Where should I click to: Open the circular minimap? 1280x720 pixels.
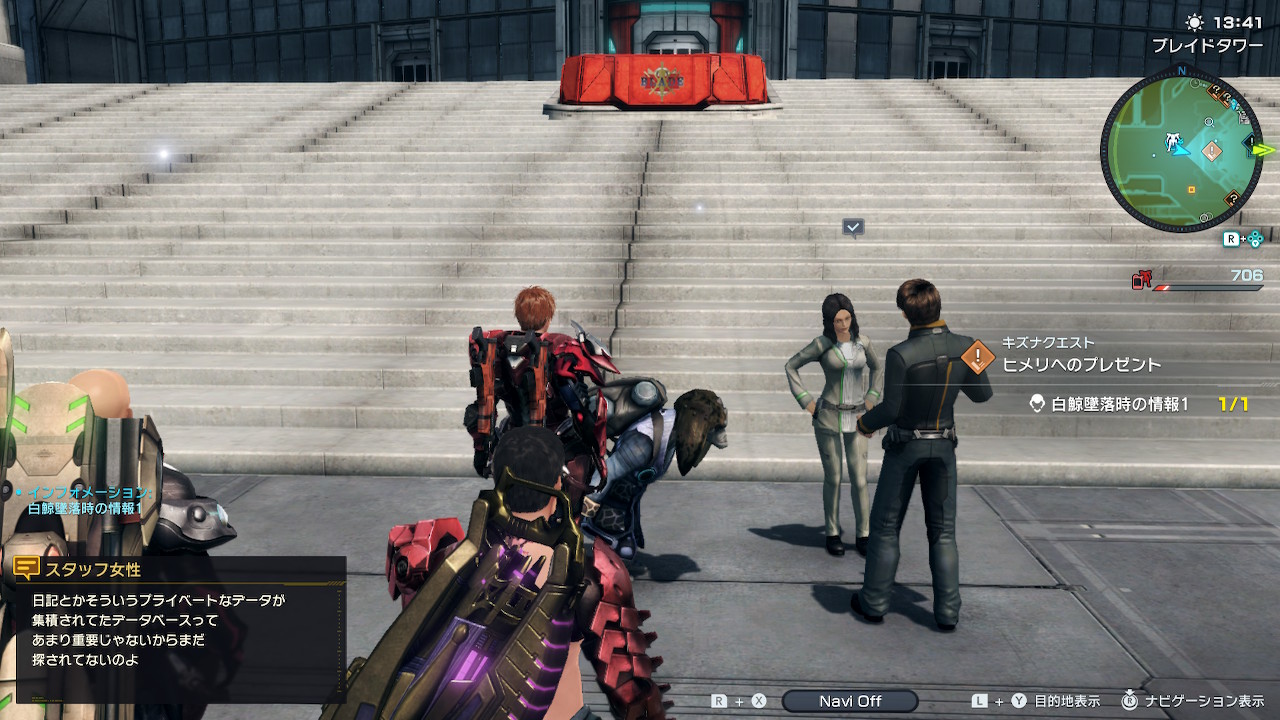pos(1181,151)
